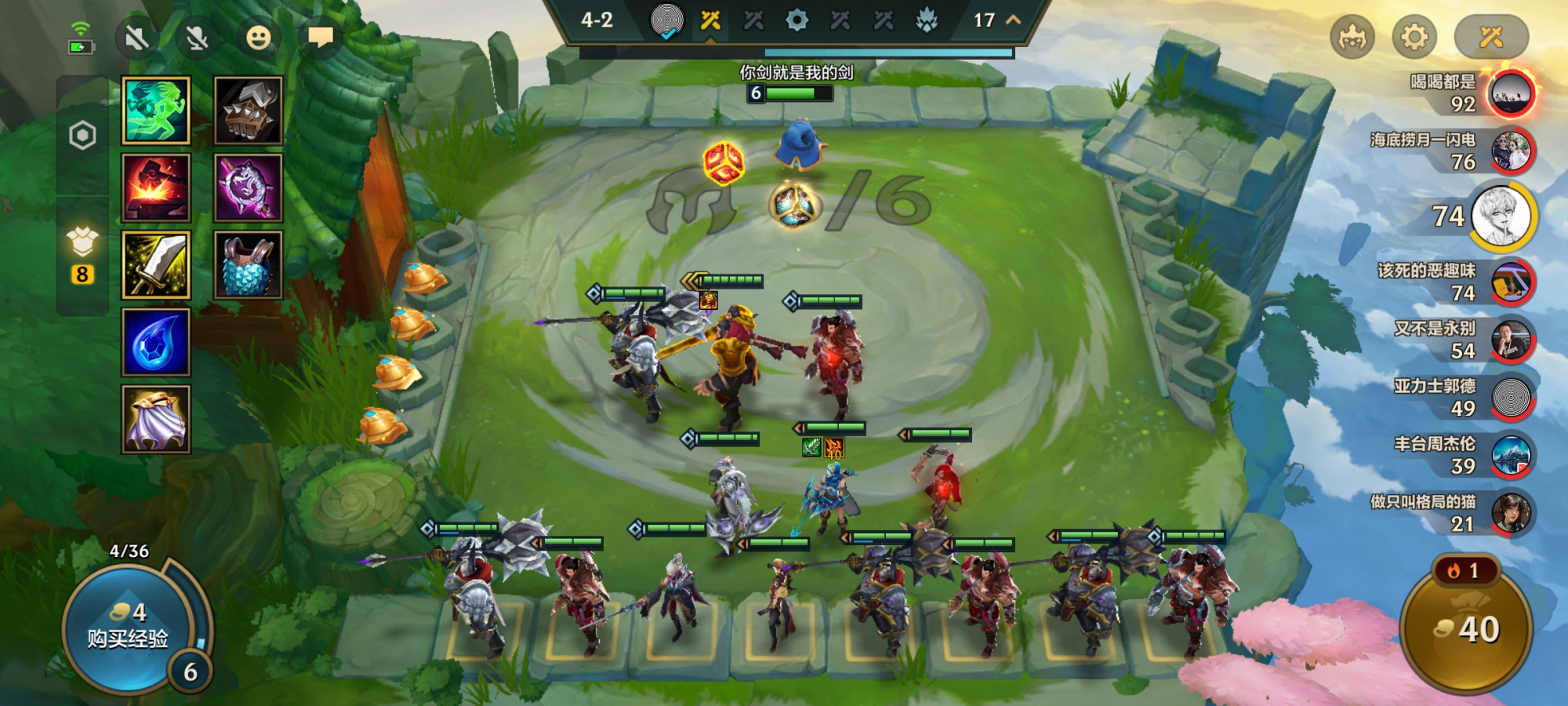Image resolution: width=1568 pixels, height=706 pixels.
Task: Open the chat speech bubble
Action: click(321, 38)
